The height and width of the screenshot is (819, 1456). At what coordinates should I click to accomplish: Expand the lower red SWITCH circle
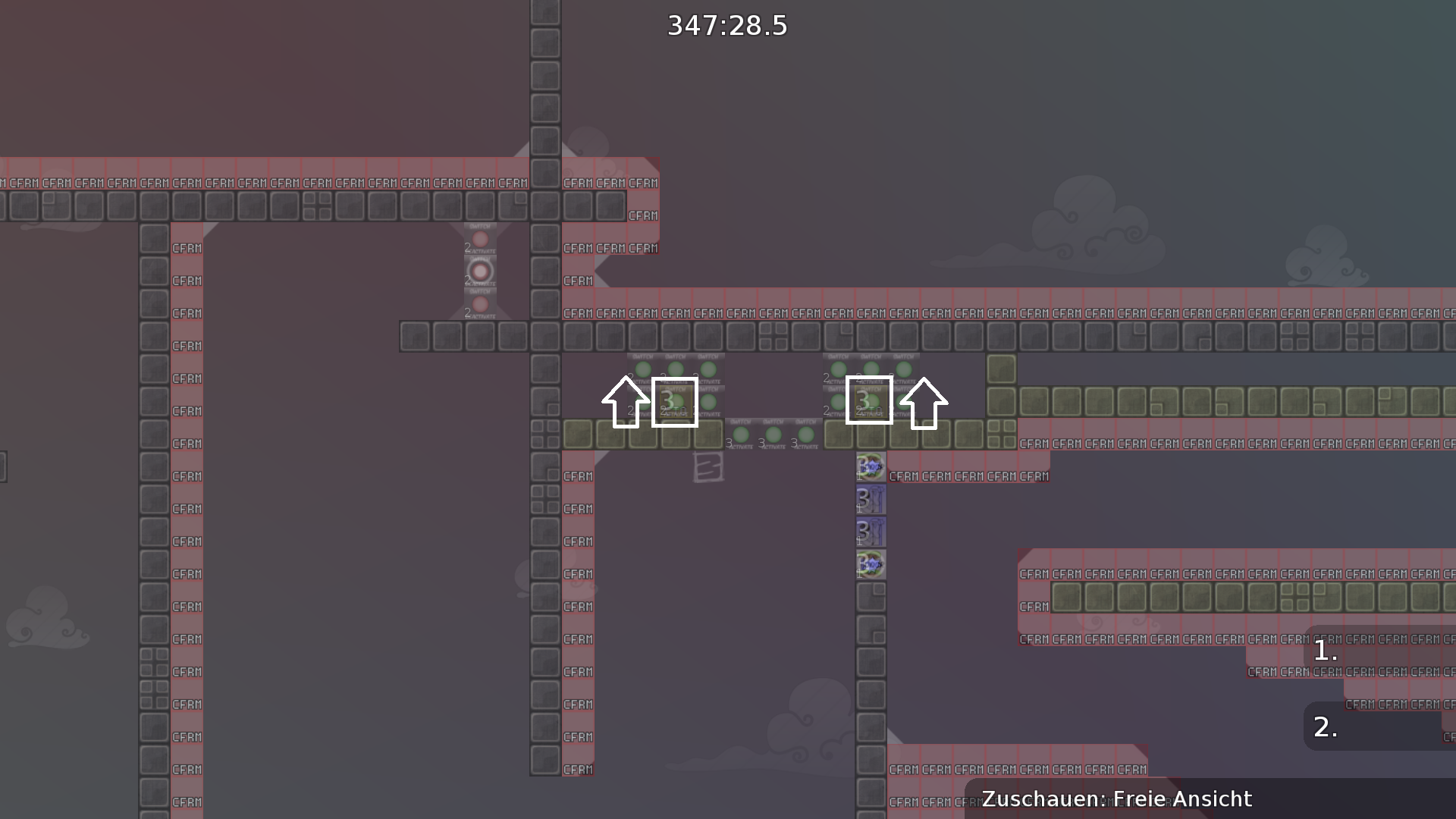click(x=480, y=303)
